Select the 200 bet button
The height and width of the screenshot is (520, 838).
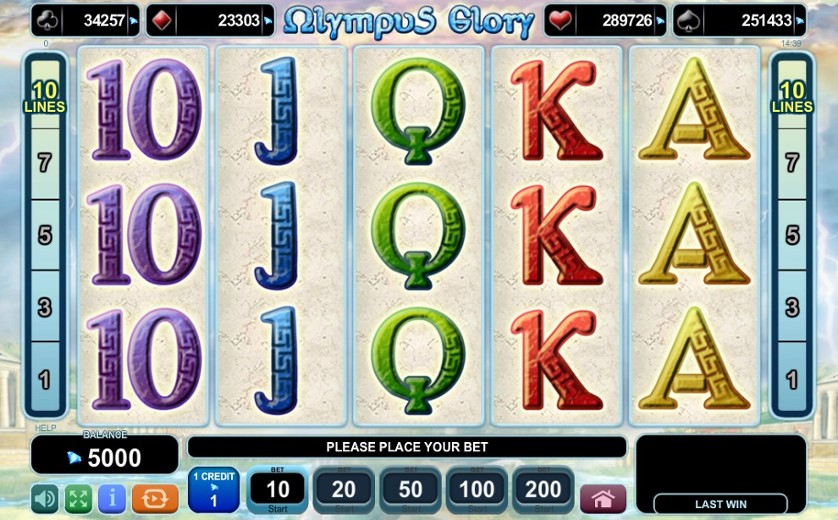click(x=543, y=490)
